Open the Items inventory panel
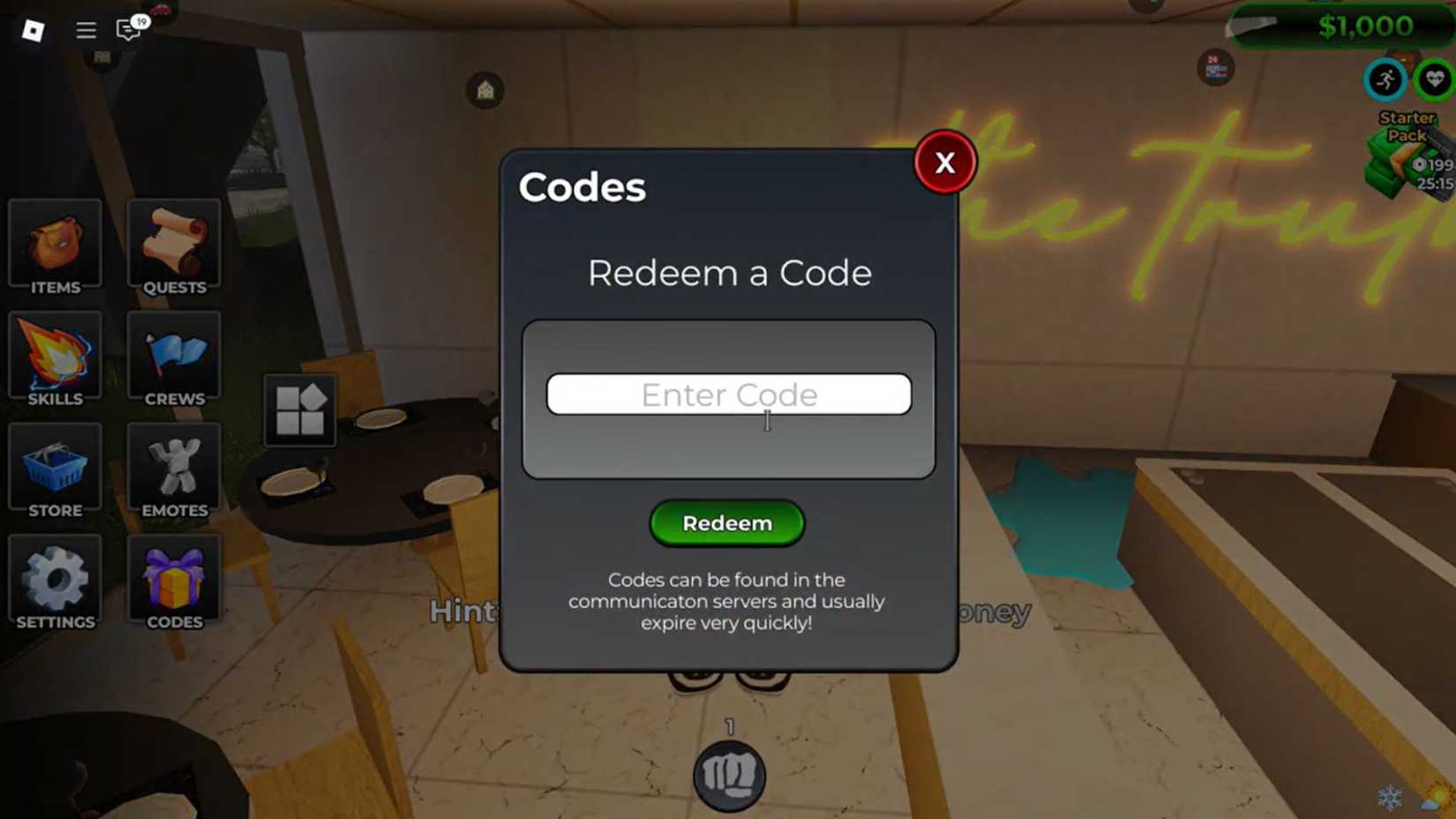The image size is (1456, 819). tap(55, 245)
